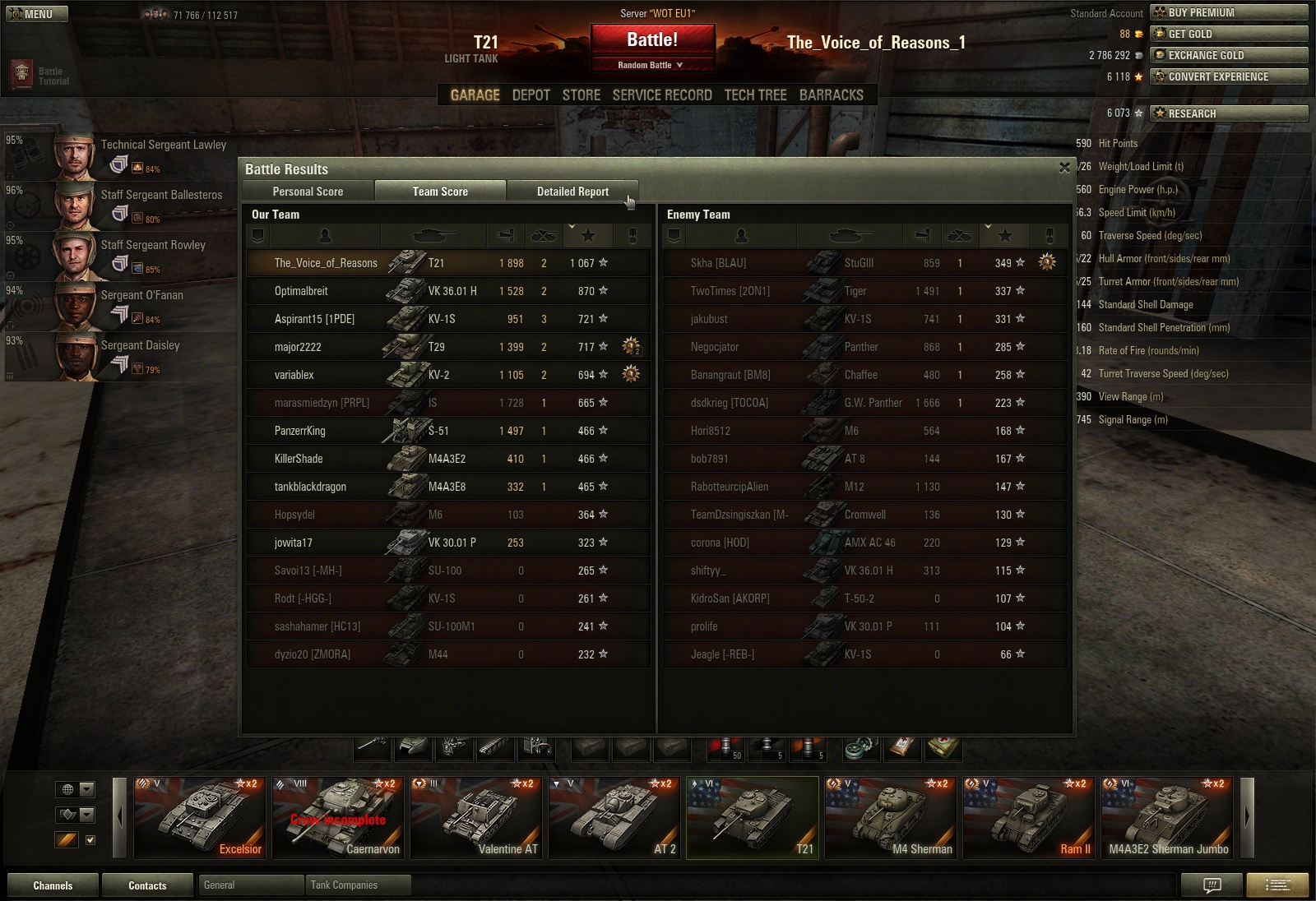Go to Service Record
The height and width of the screenshot is (901, 1316).
662,95
